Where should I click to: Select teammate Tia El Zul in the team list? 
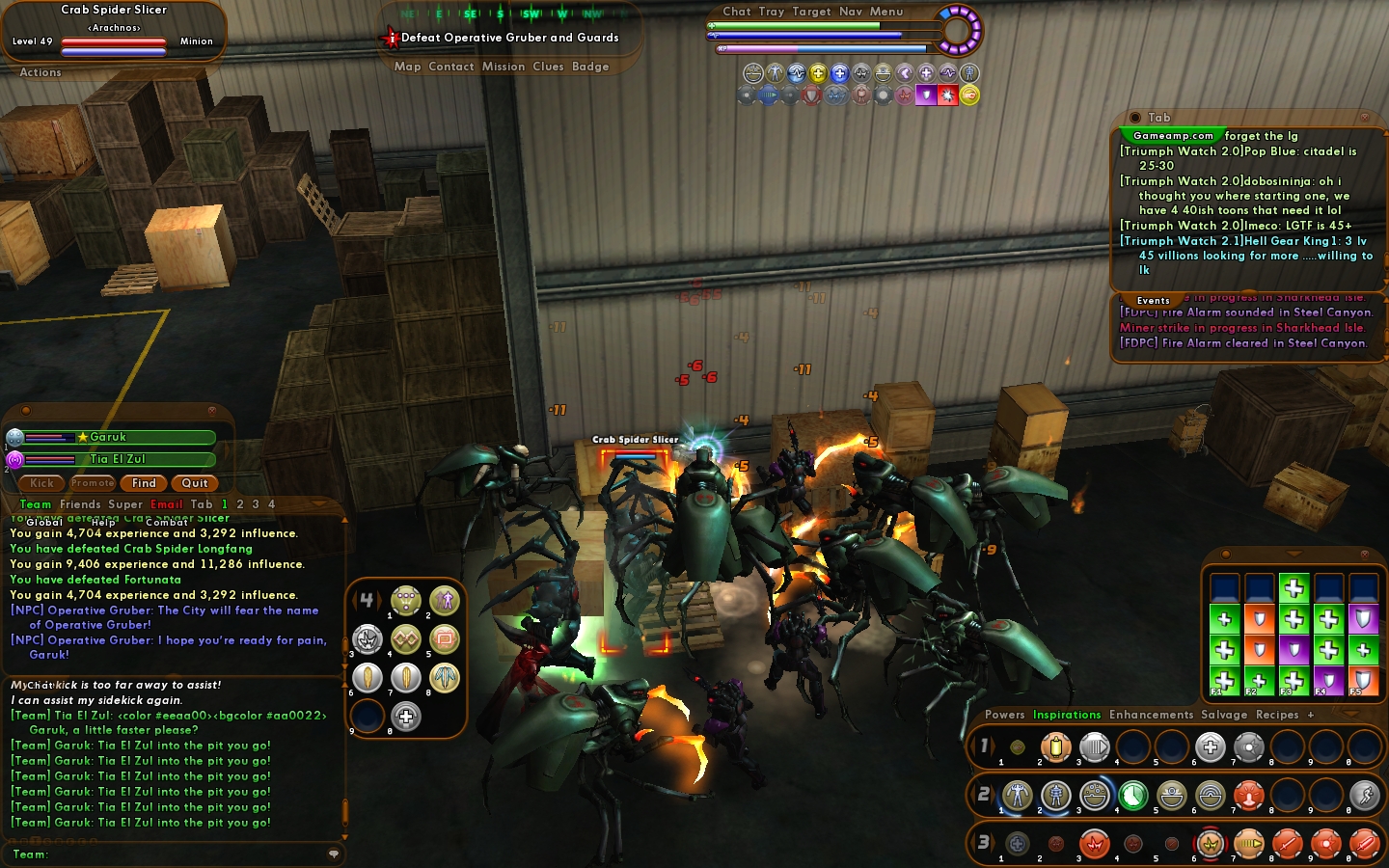tap(118, 460)
